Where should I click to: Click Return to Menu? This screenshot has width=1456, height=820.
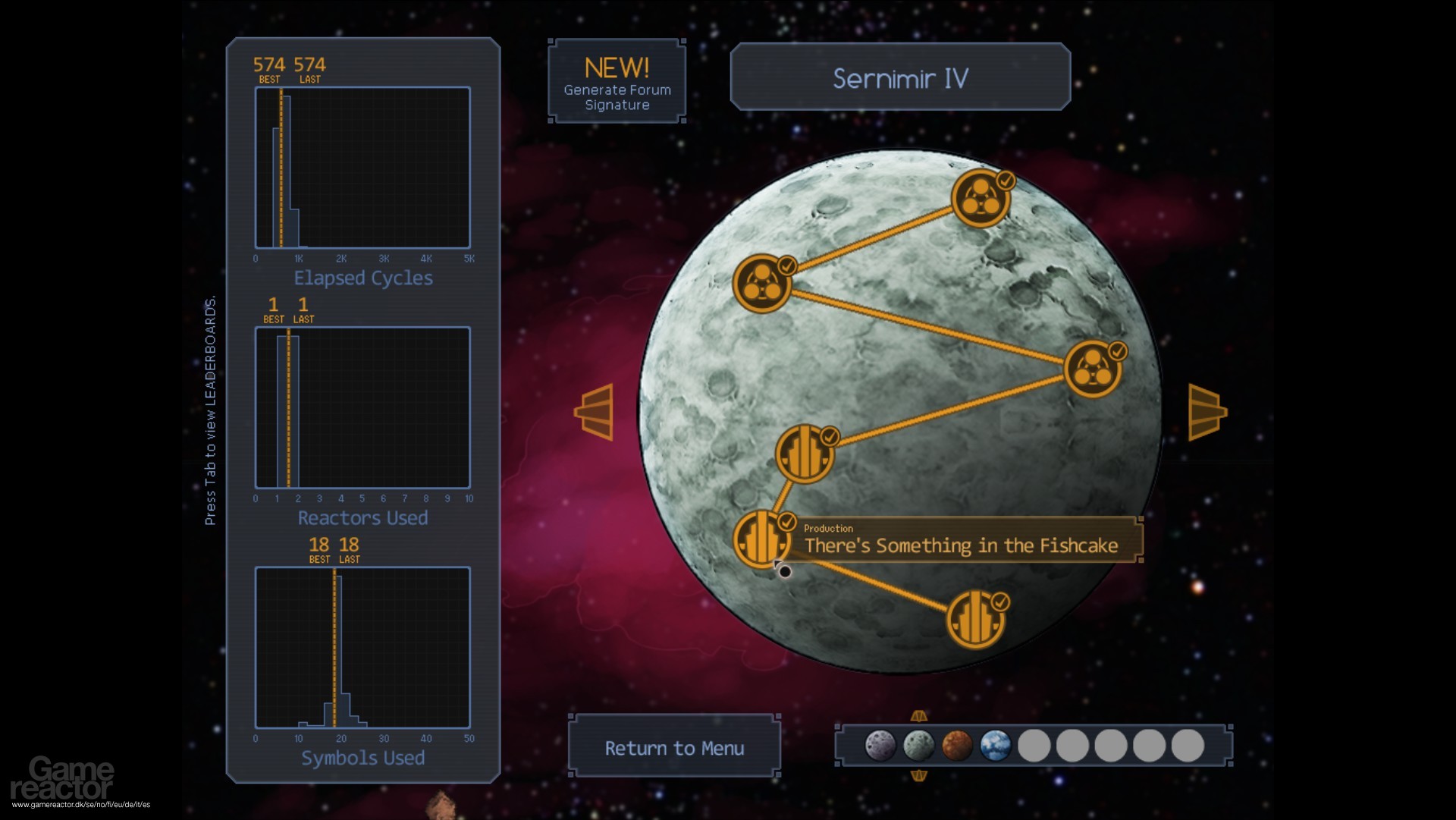tap(673, 747)
